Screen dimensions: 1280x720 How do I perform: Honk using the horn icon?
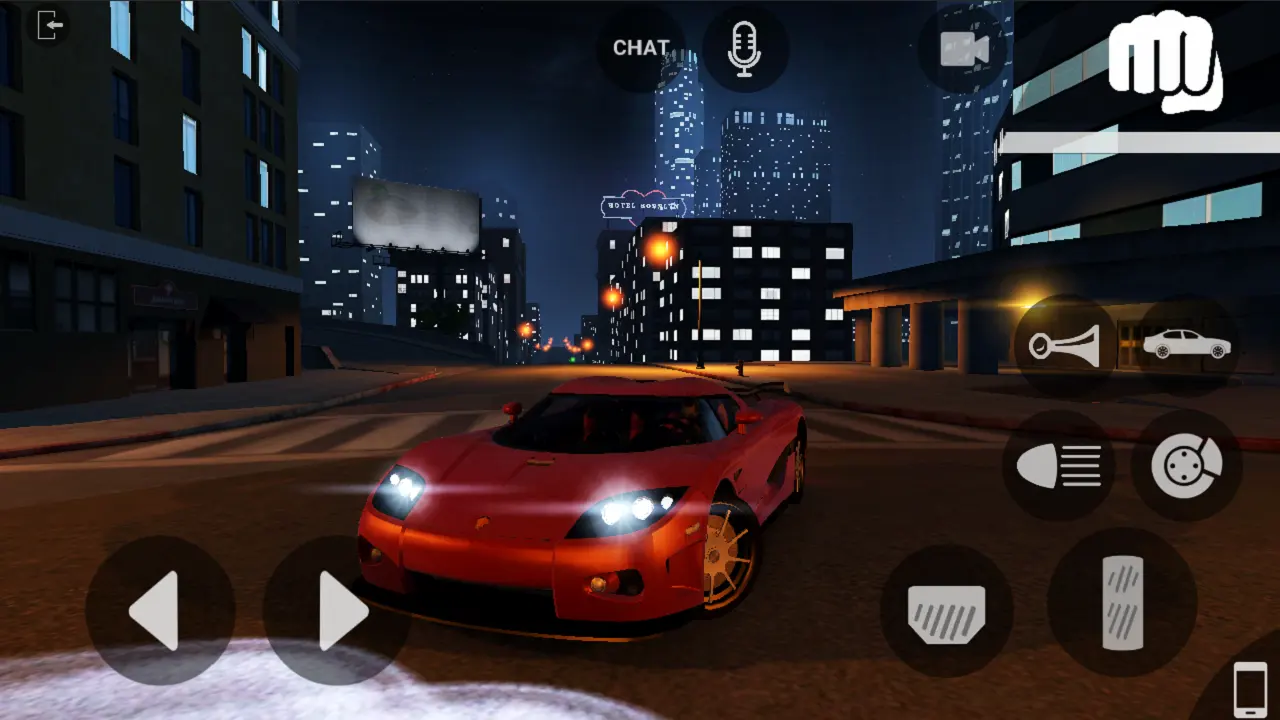pyautogui.click(x=1063, y=345)
